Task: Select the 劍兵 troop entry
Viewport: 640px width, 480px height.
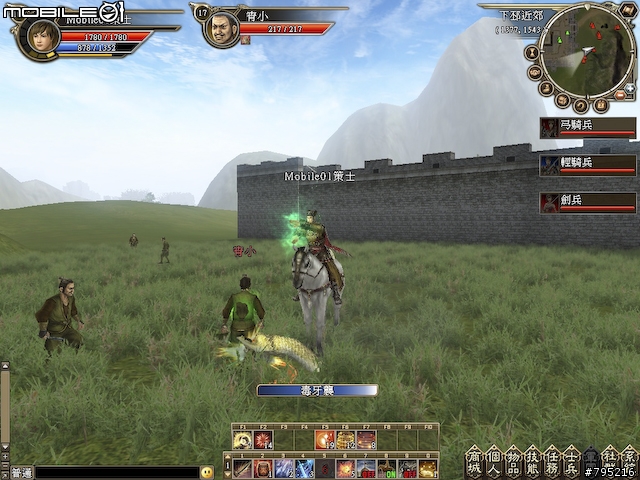Action: pyautogui.click(x=588, y=202)
